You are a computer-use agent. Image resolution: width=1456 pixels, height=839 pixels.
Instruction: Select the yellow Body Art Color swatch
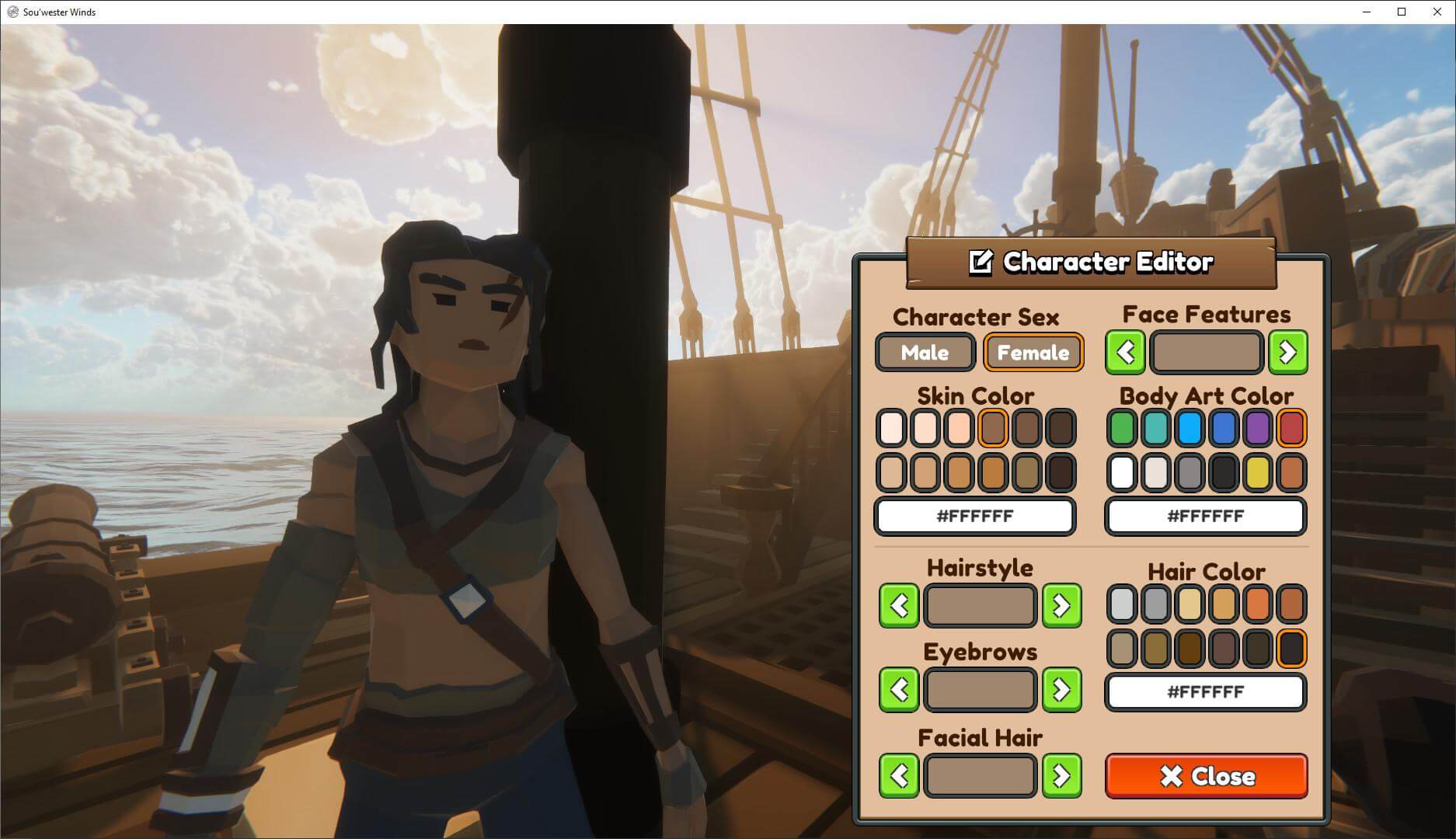(x=1257, y=472)
